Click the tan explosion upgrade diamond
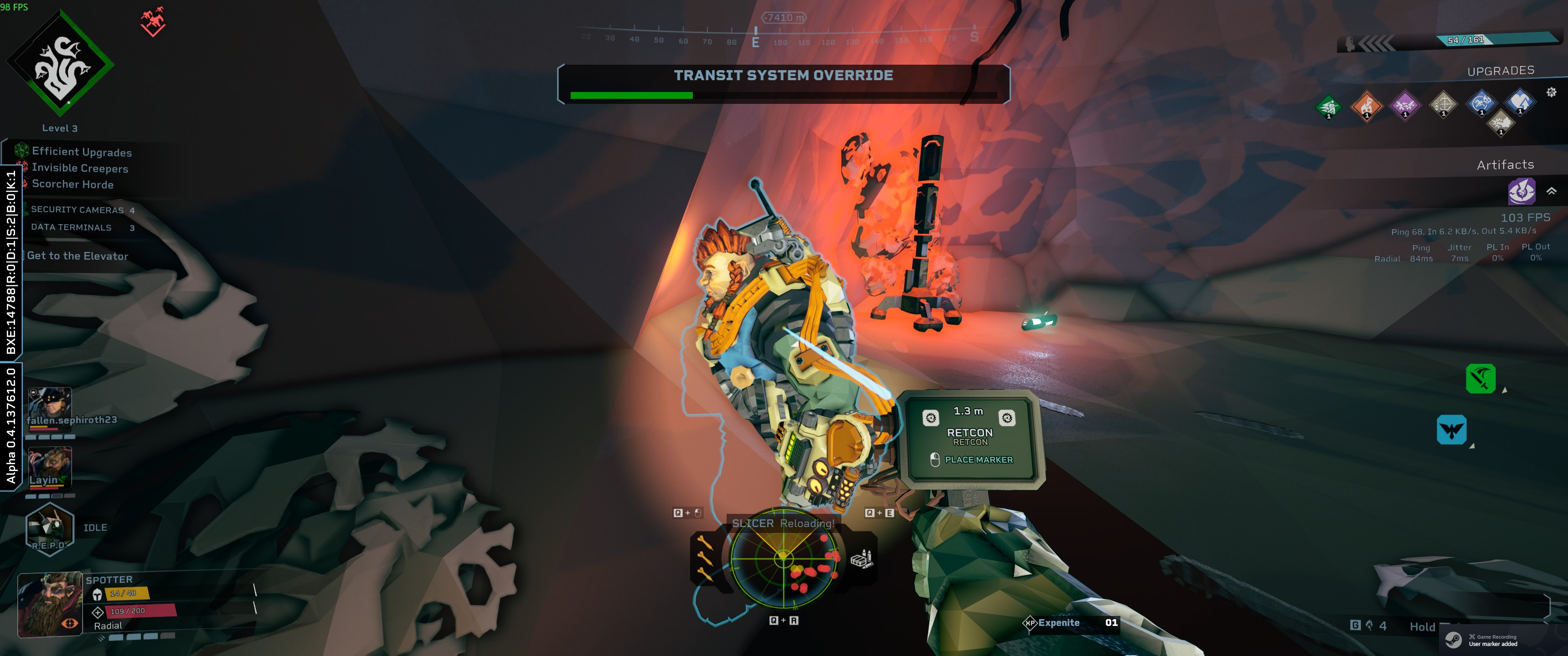The width and height of the screenshot is (1568, 656). (x=1501, y=123)
